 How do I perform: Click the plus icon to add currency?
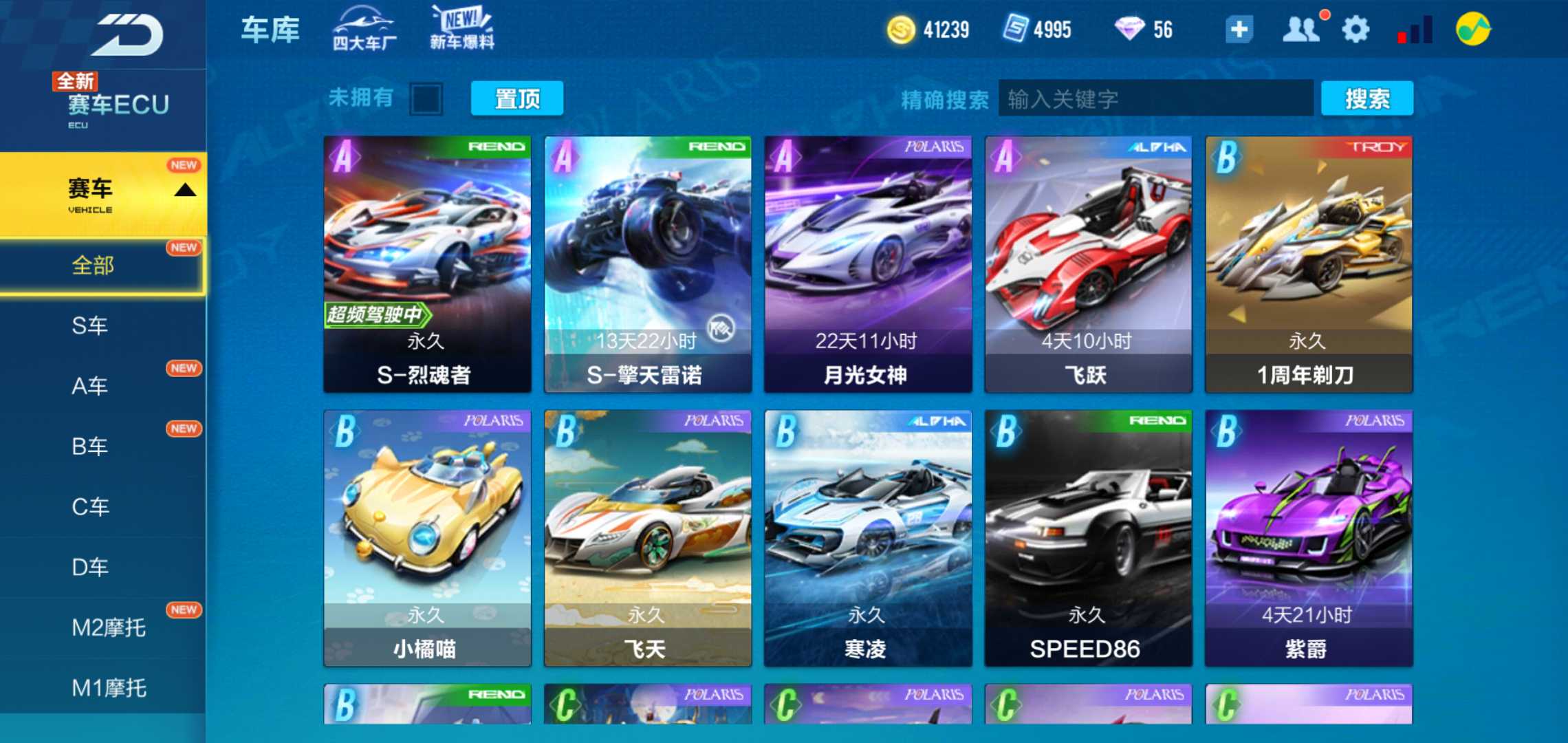click(1239, 29)
